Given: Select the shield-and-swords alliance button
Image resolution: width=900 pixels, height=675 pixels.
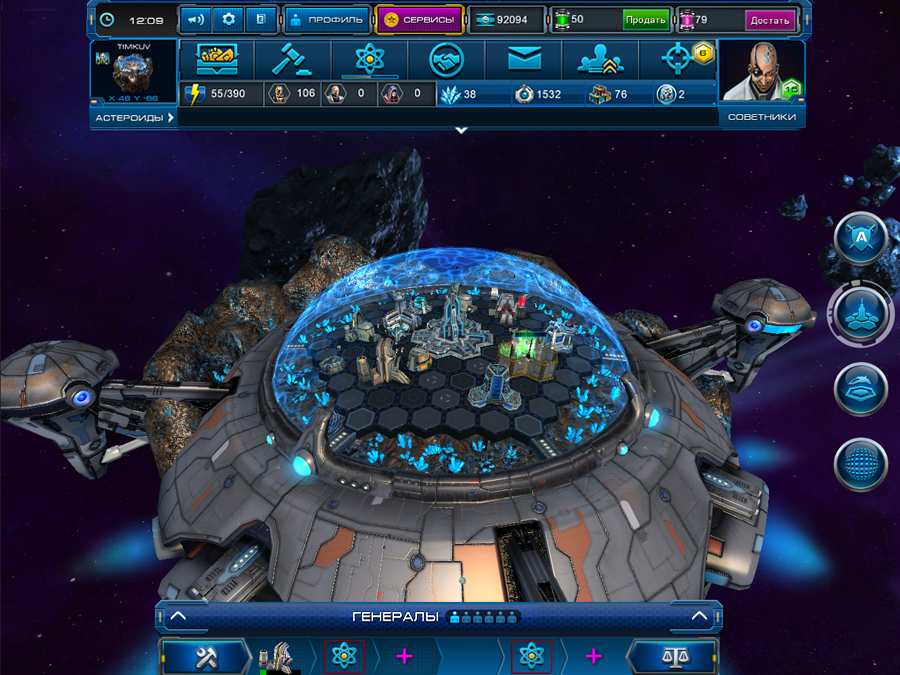Looking at the screenshot, I should click(x=861, y=238).
